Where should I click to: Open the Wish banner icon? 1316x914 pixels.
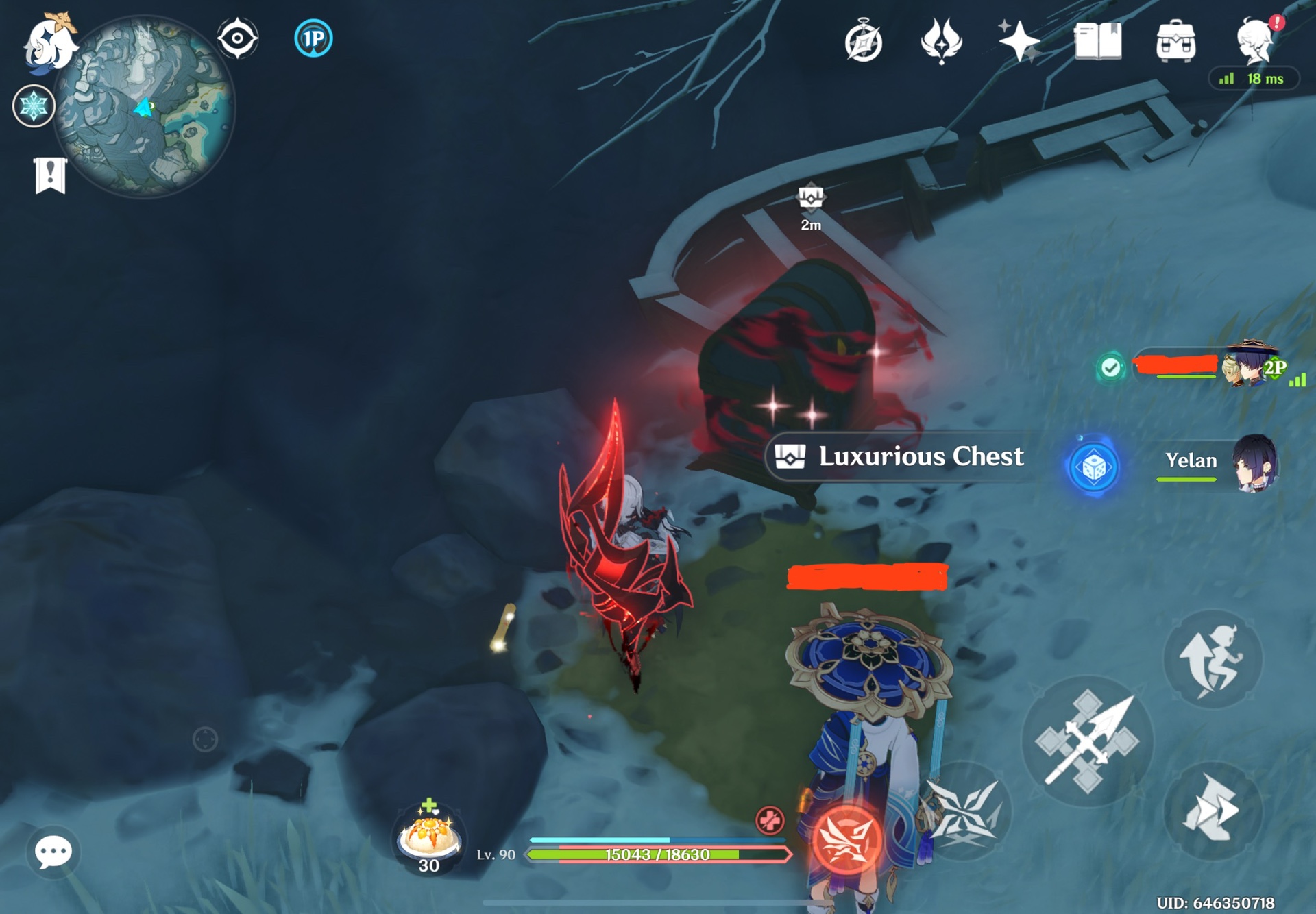tap(942, 41)
